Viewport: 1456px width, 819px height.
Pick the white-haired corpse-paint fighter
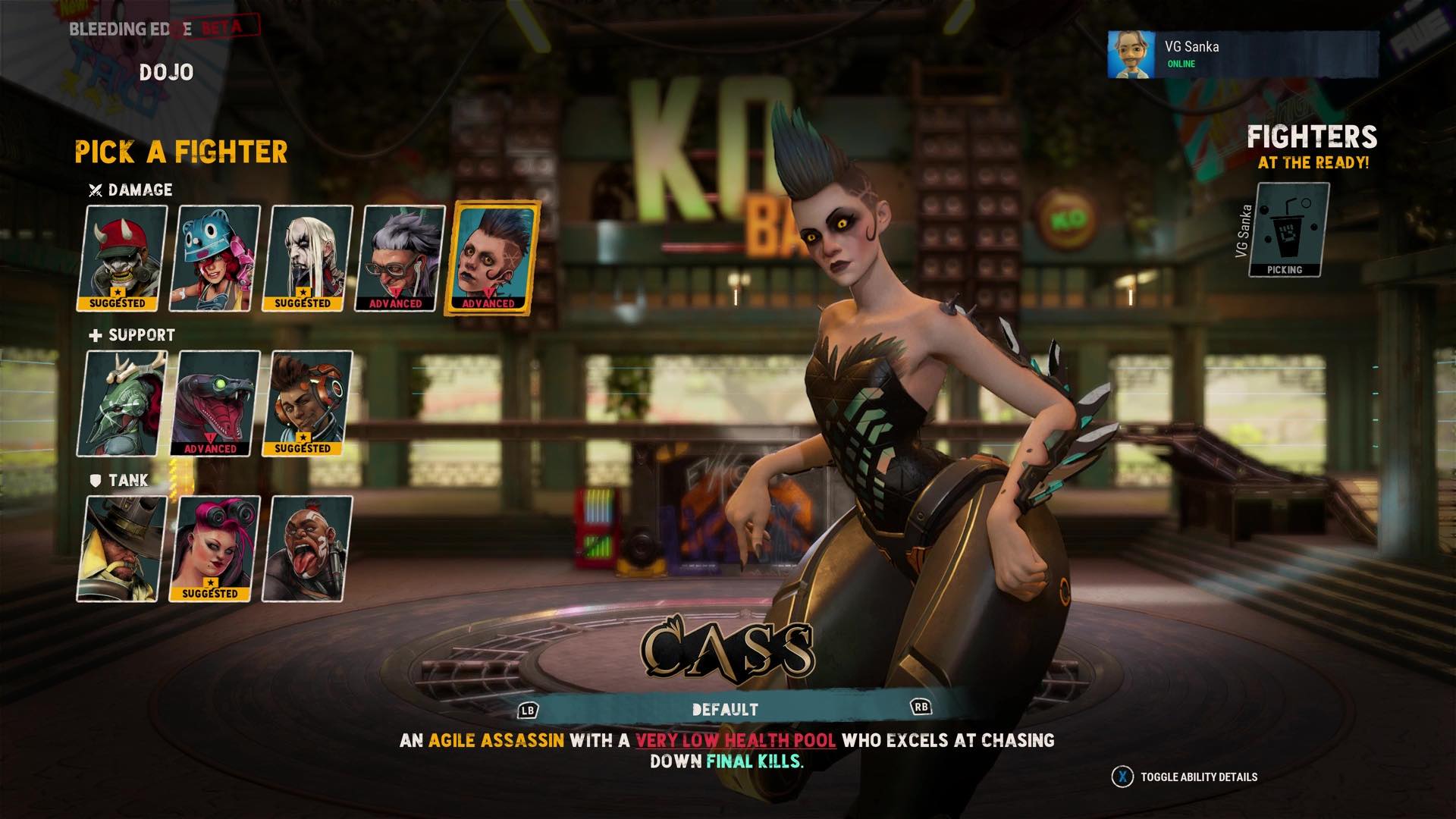click(307, 258)
